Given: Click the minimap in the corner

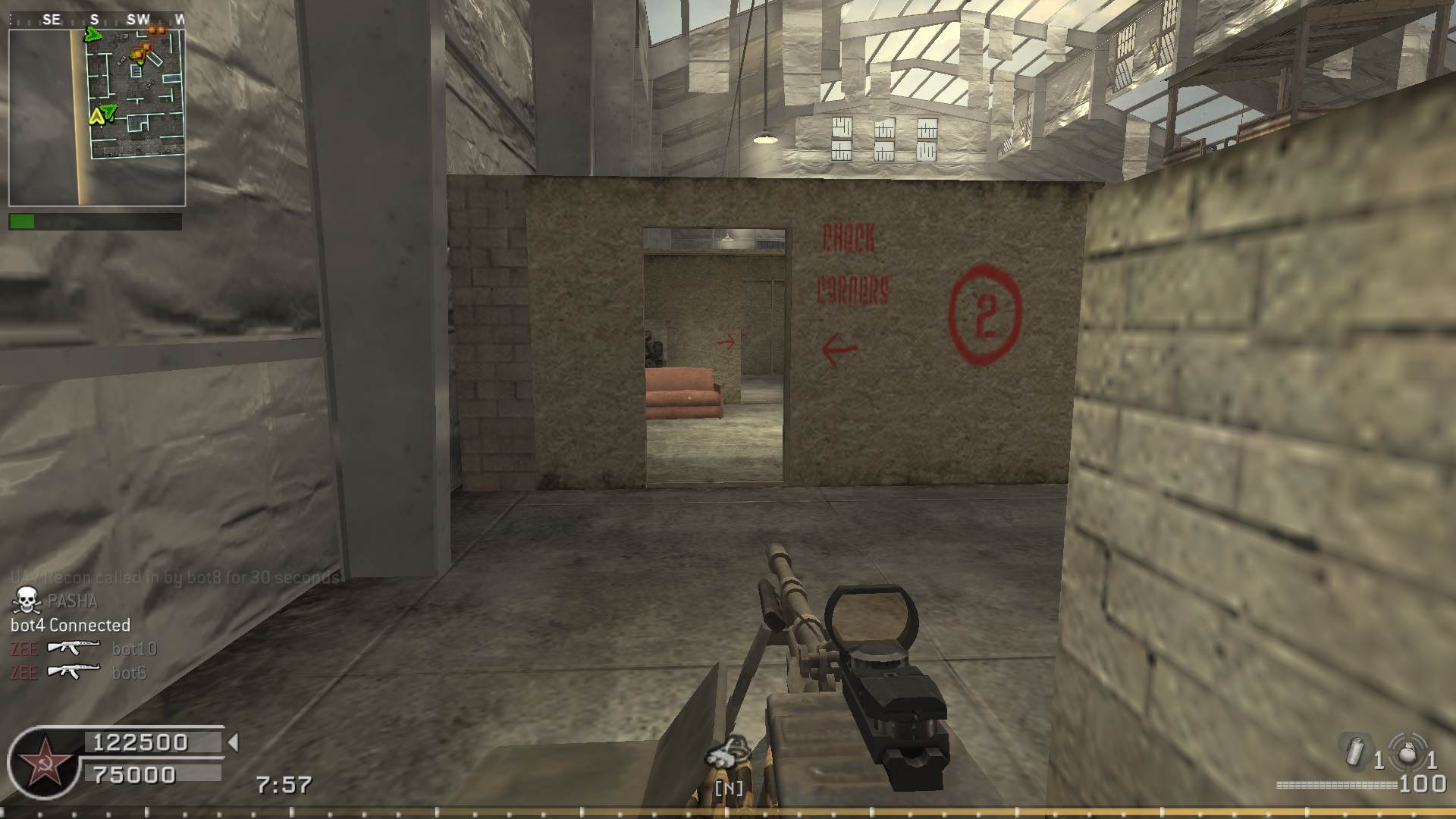Looking at the screenshot, I should coord(97,117).
